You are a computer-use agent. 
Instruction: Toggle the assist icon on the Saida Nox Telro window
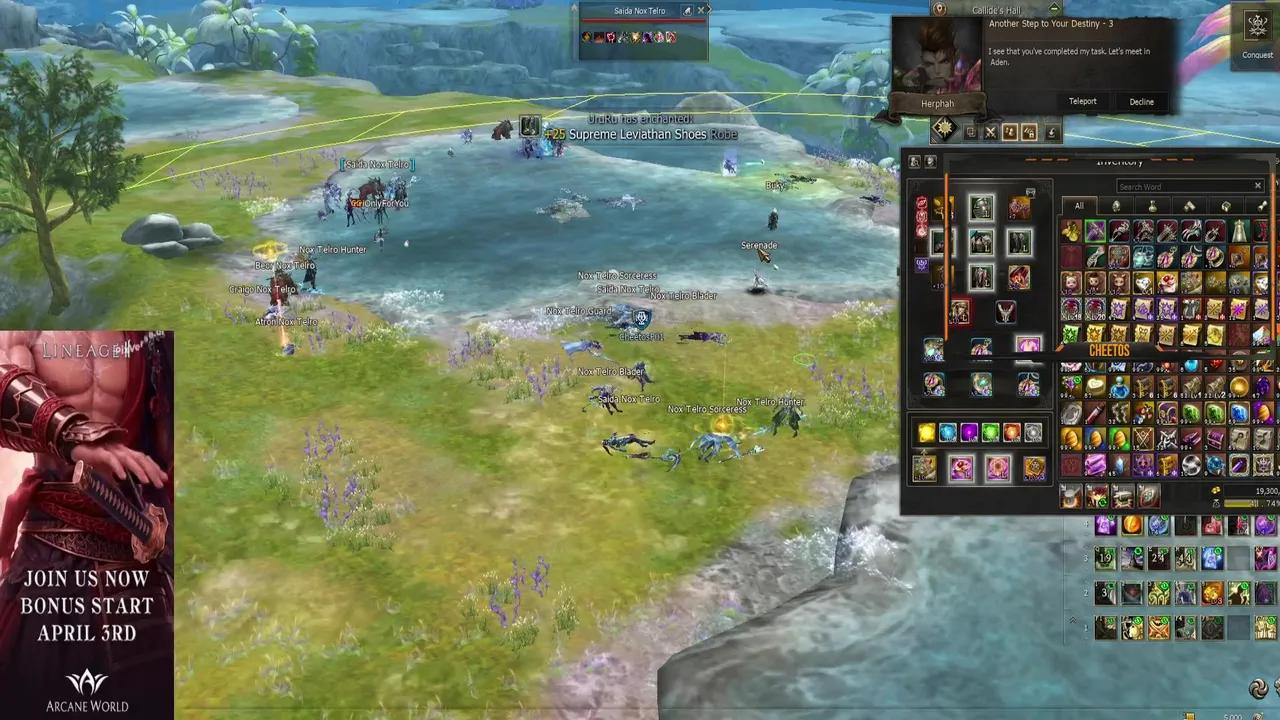click(688, 11)
